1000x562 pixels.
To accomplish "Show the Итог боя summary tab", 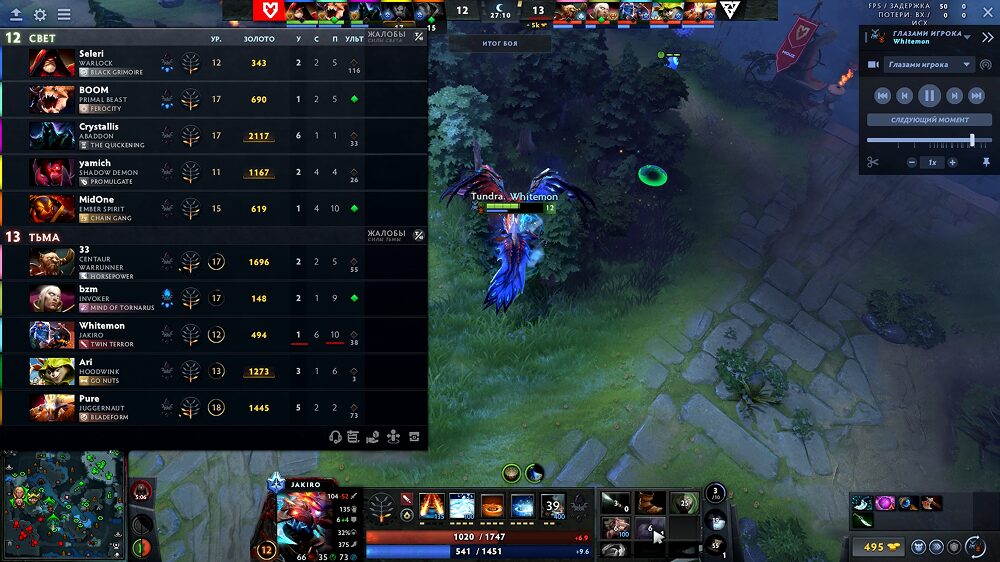I will (x=499, y=44).
